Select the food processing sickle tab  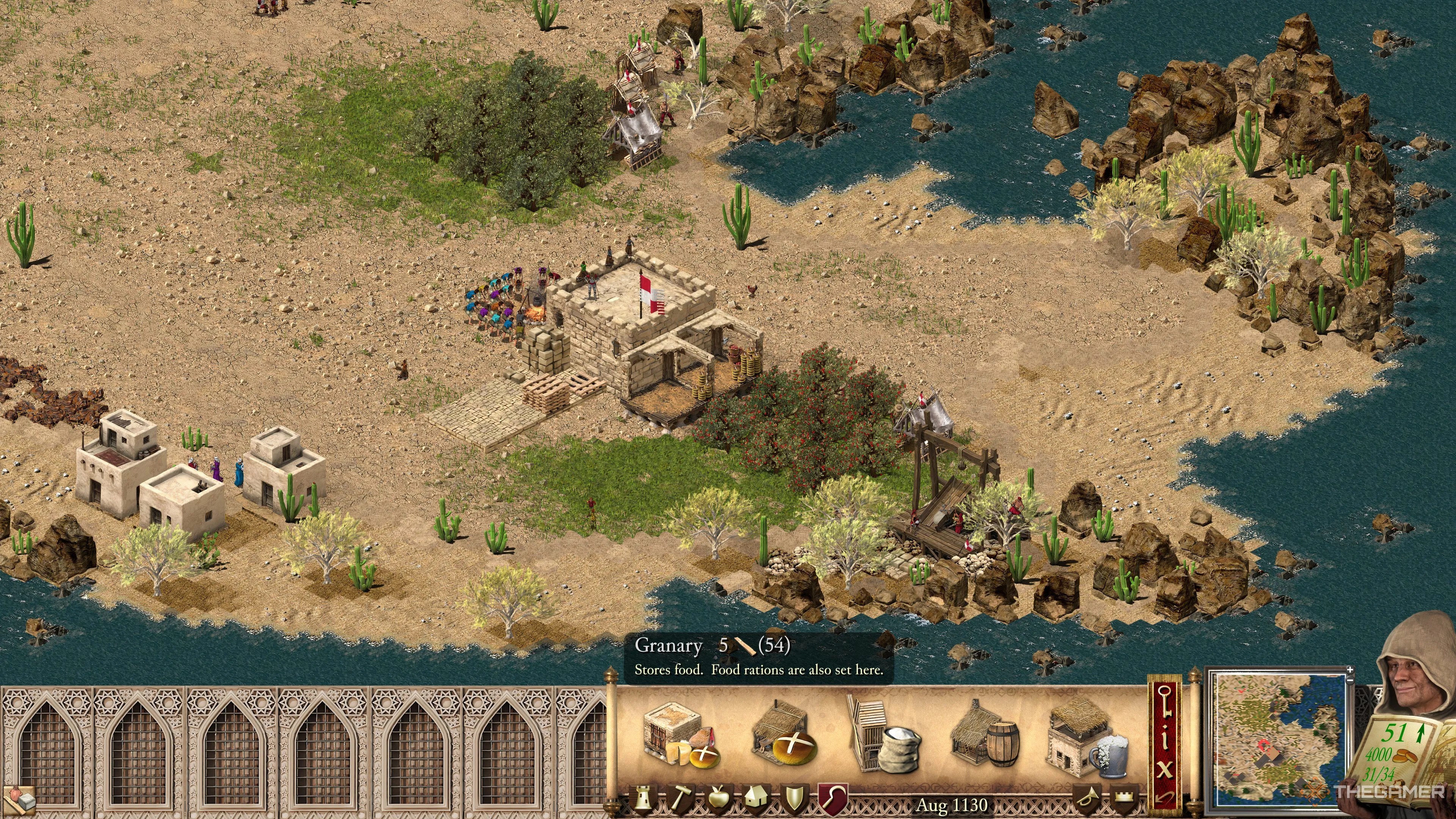[834, 799]
